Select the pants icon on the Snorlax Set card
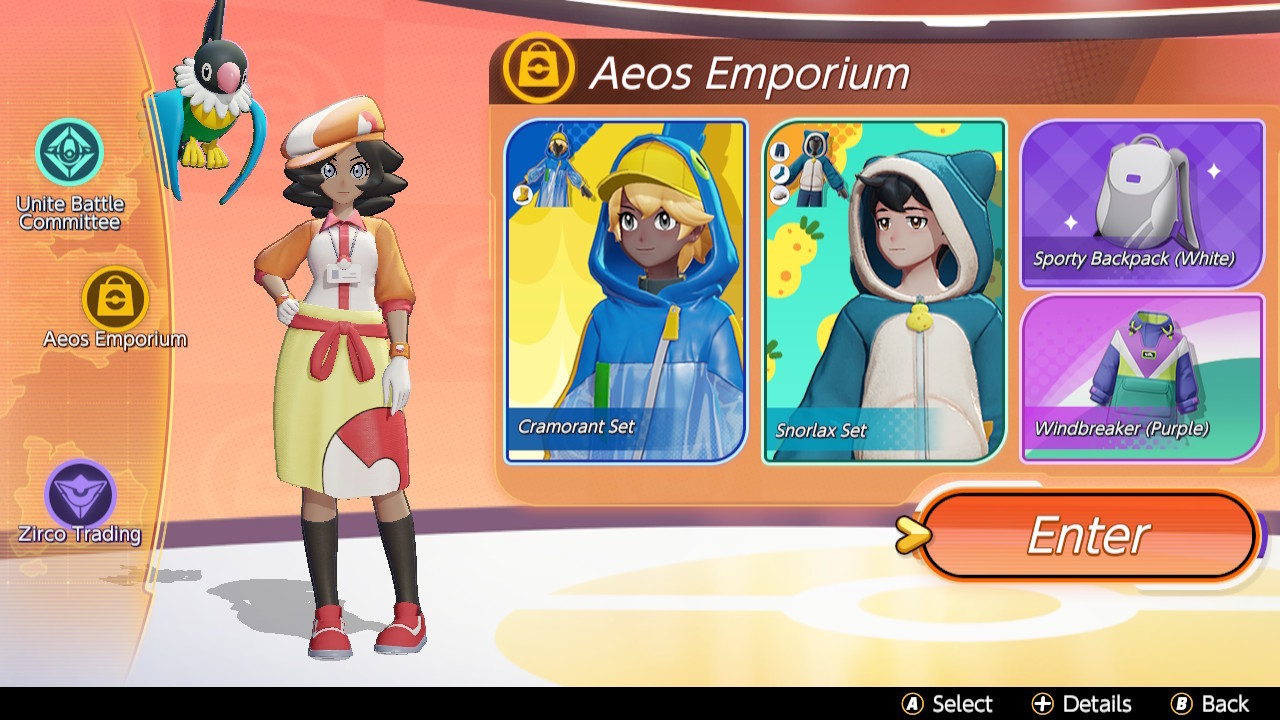 click(779, 150)
